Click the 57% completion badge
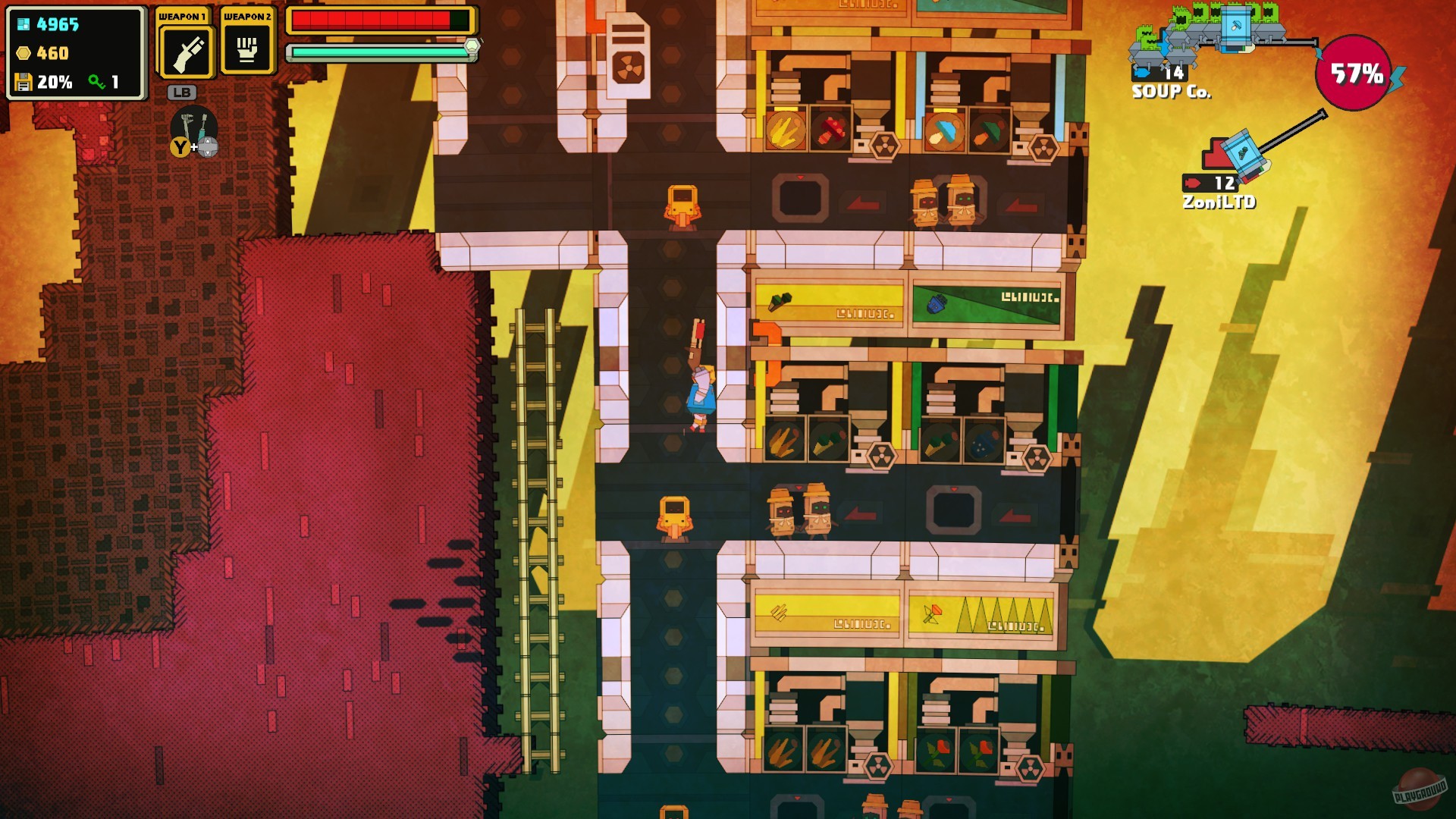 (1354, 72)
